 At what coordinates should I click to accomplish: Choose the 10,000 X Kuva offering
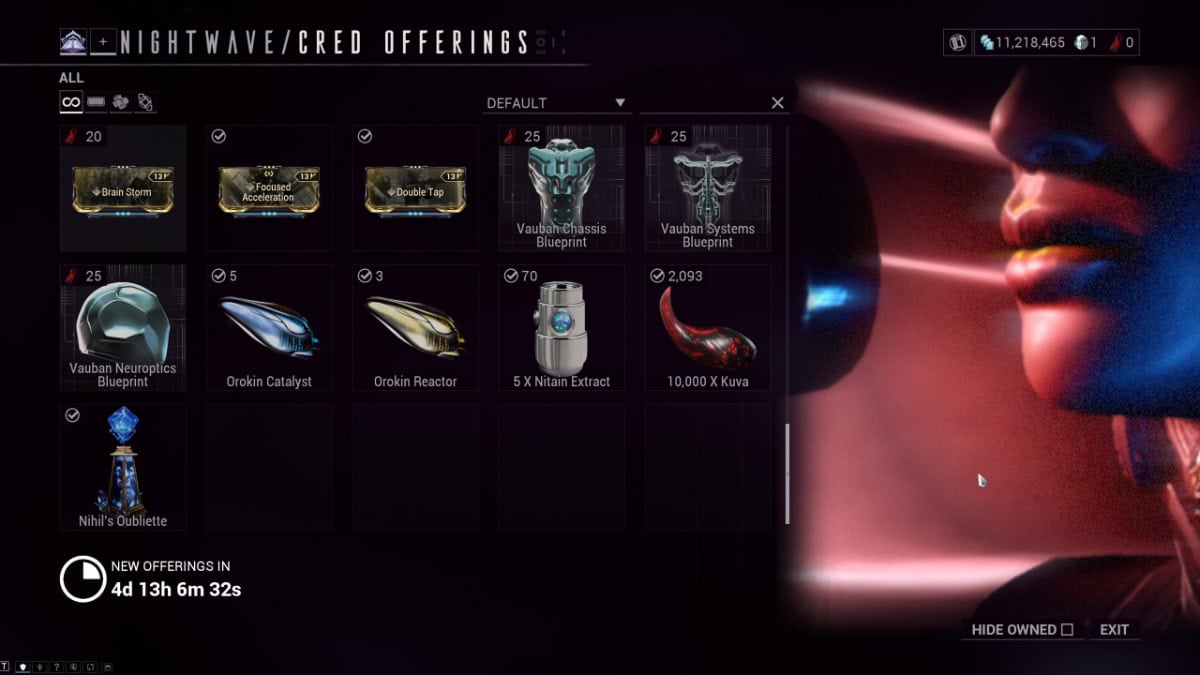pyautogui.click(x=707, y=328)
